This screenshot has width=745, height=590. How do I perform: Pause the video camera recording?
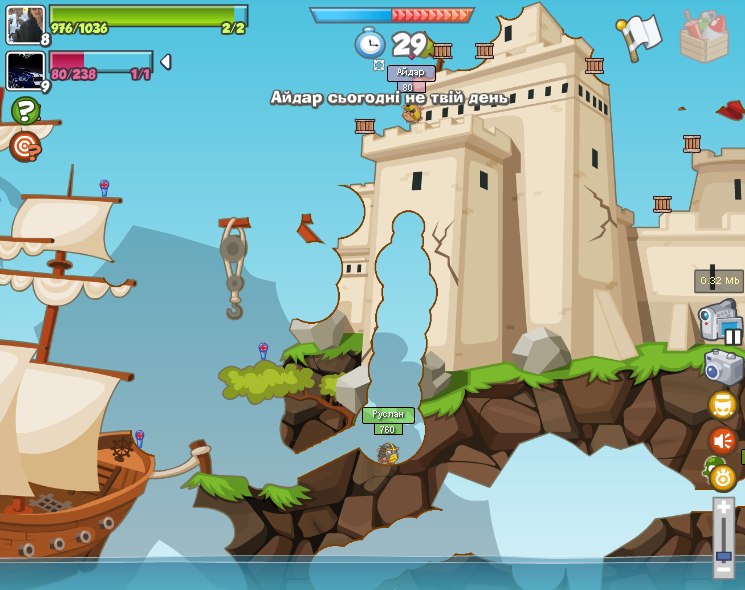733,336
